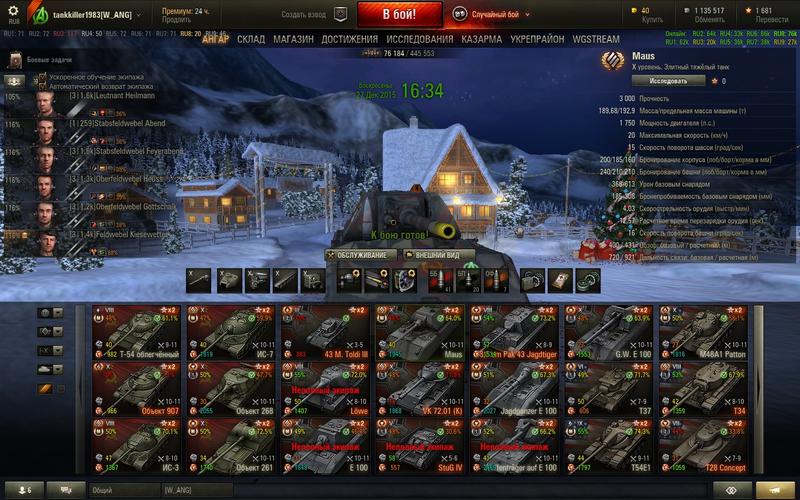Screen dimensions: 800x500
Task: Open the «Магазин» tab
Action: 293,39
